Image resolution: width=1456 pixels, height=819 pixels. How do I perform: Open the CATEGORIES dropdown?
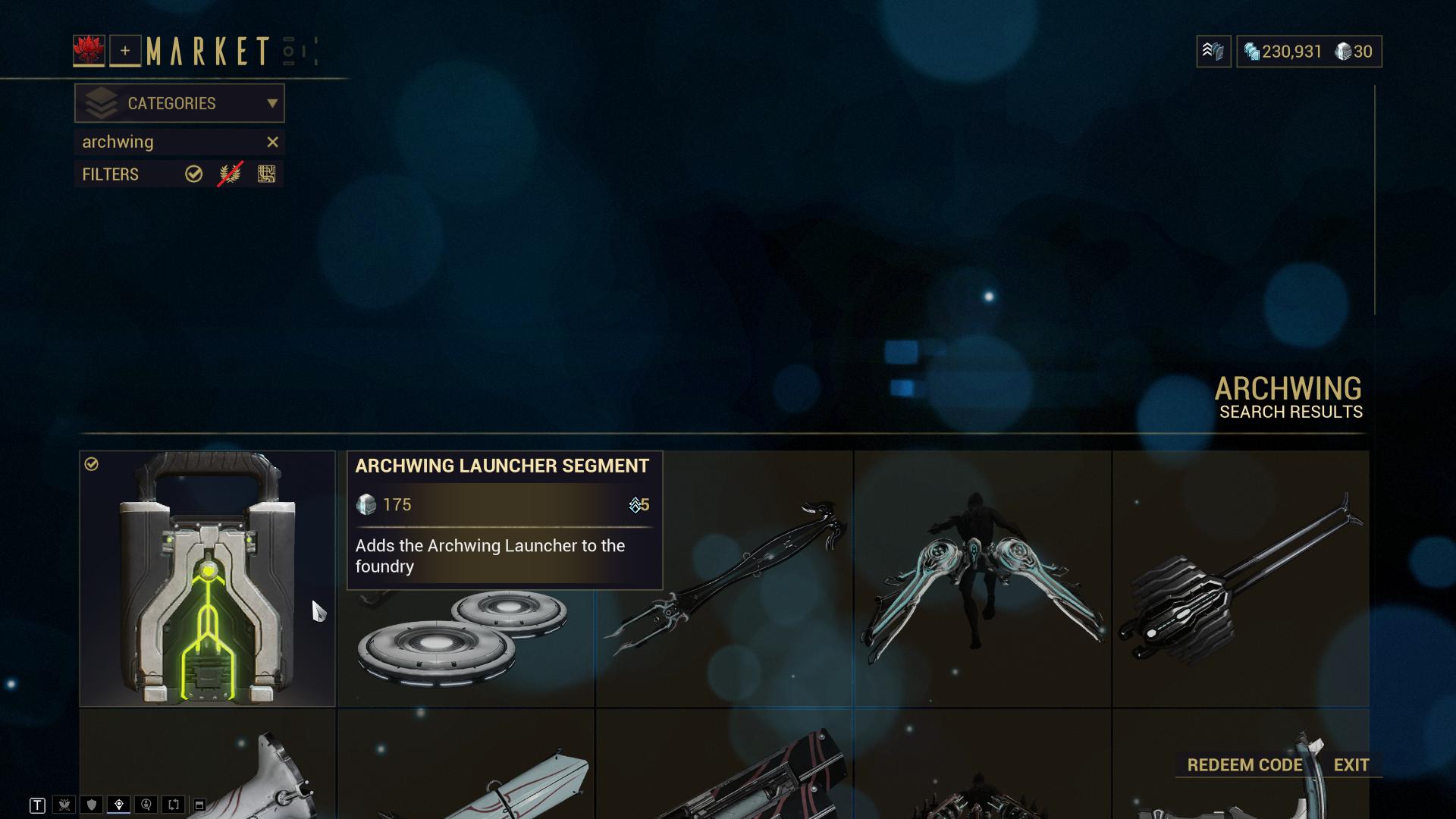coord(174,103)
